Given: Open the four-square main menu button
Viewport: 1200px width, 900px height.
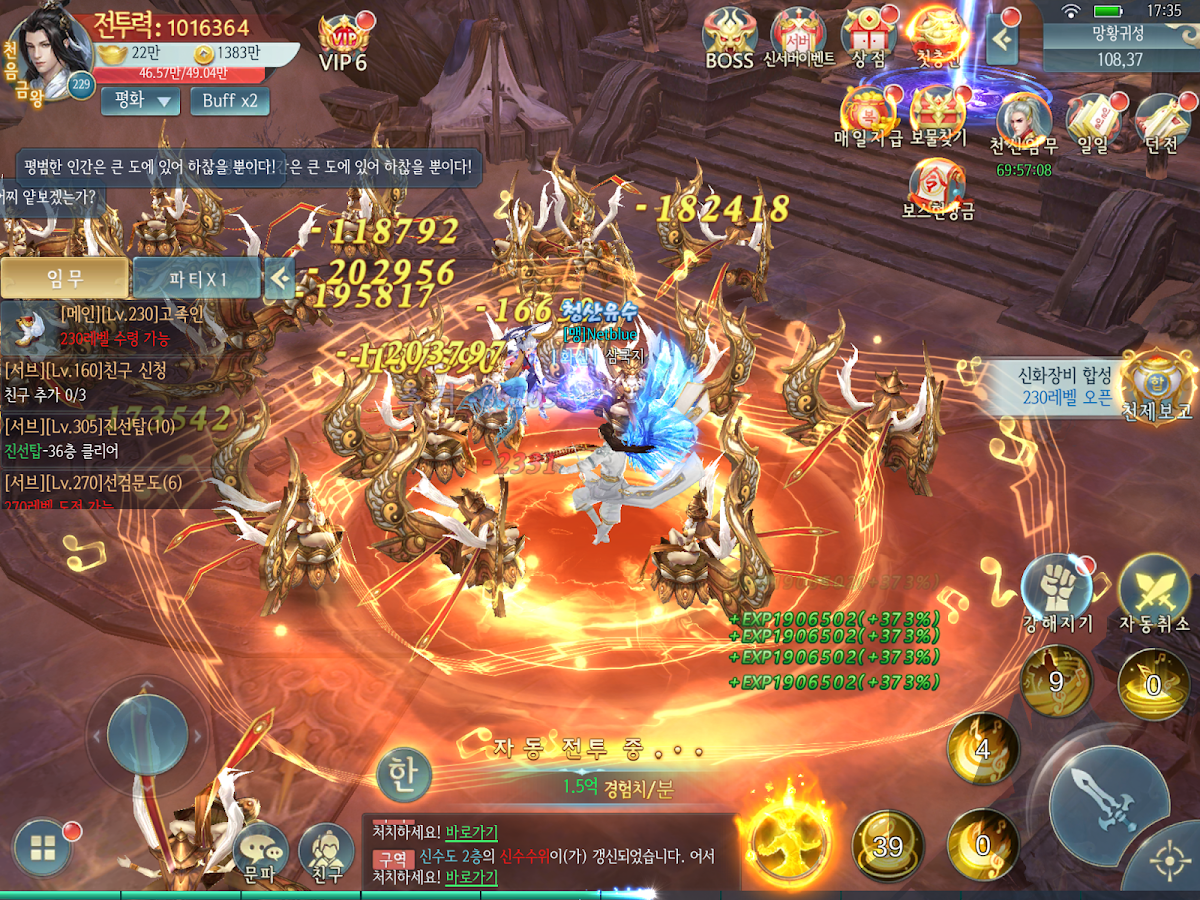Looking at the screenshot, I should click(x=42, y=850).
